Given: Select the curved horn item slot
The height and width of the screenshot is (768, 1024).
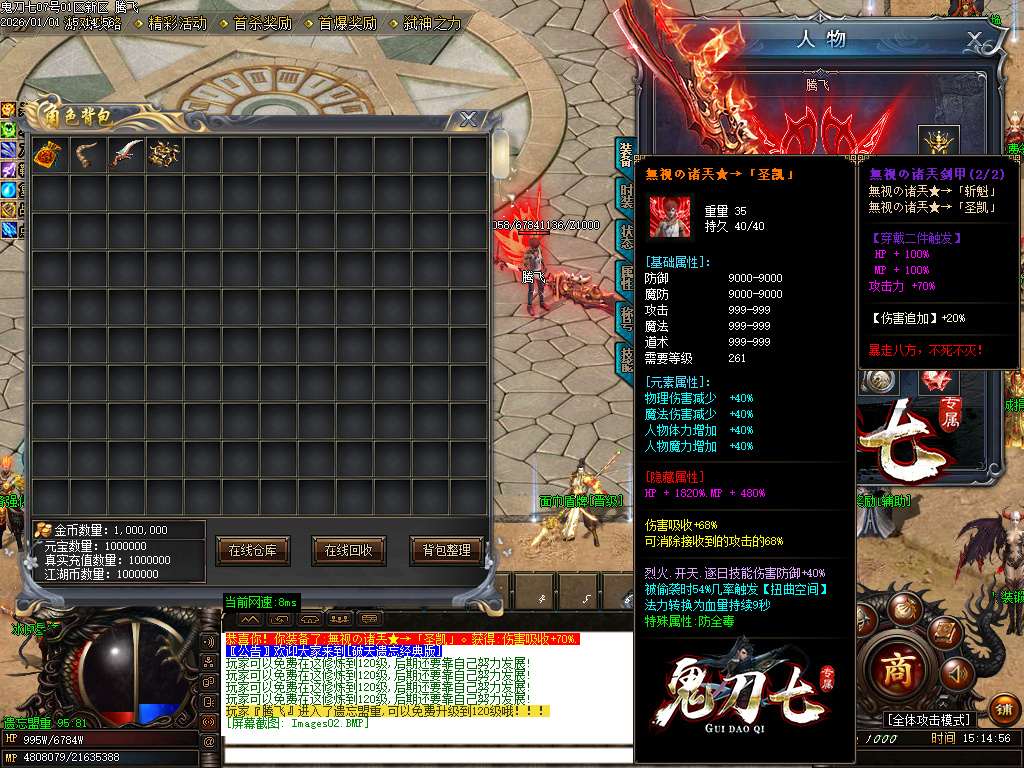Looking at the screenshot, I should (87, 154).
